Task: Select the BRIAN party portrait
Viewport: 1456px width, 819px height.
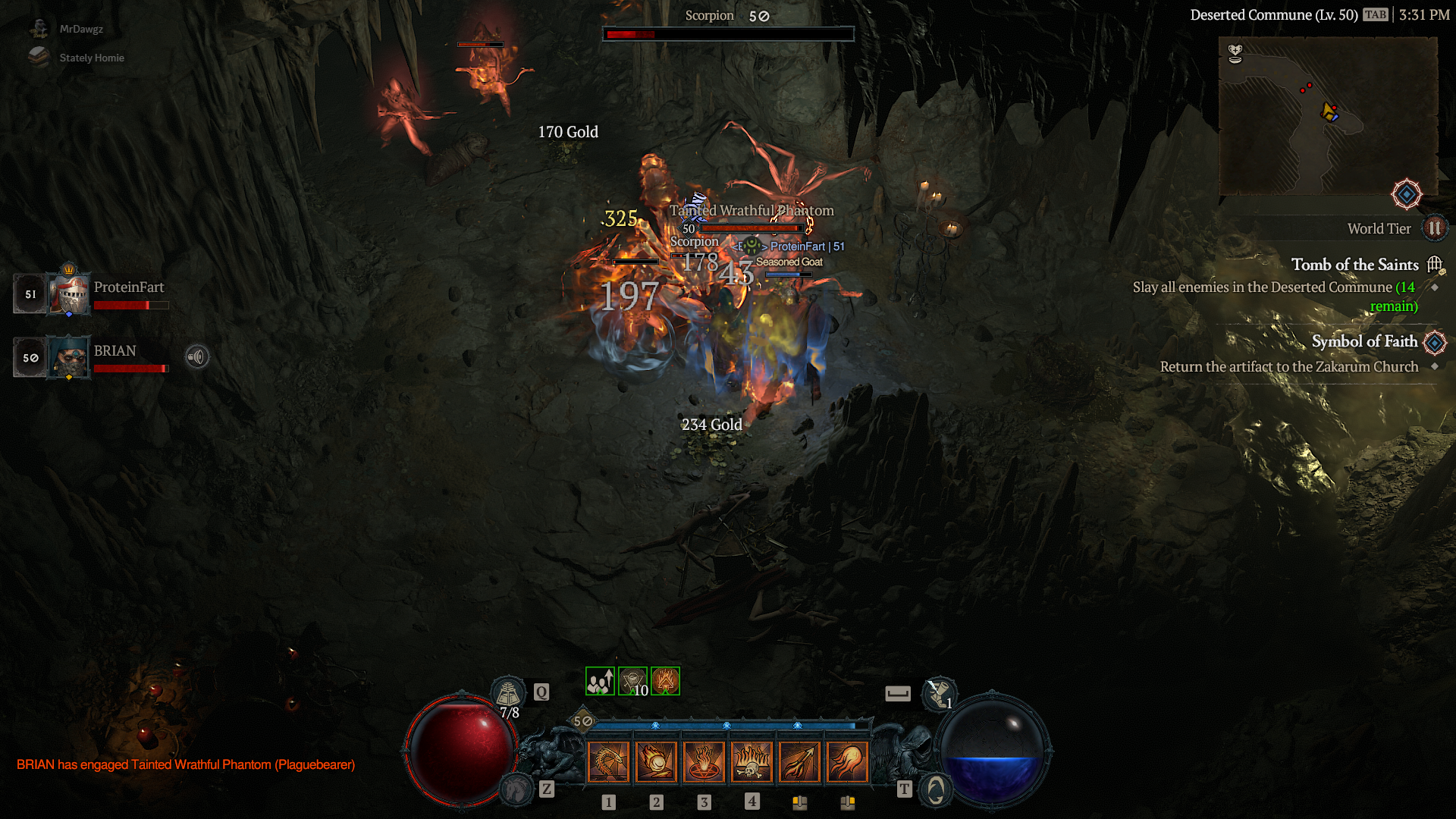Action: pos(69,357)
